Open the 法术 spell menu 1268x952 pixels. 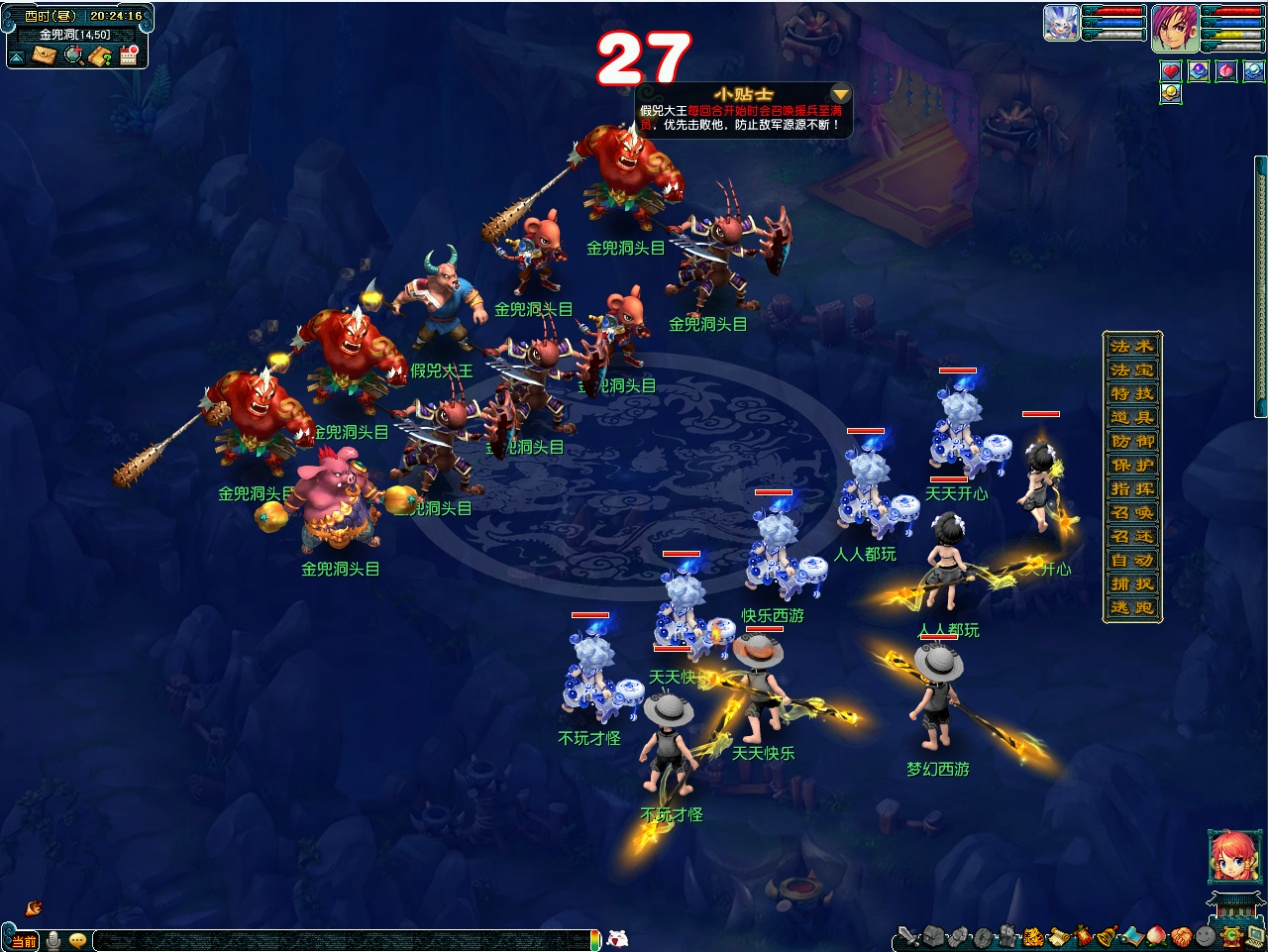click(x=1132, y=346)
